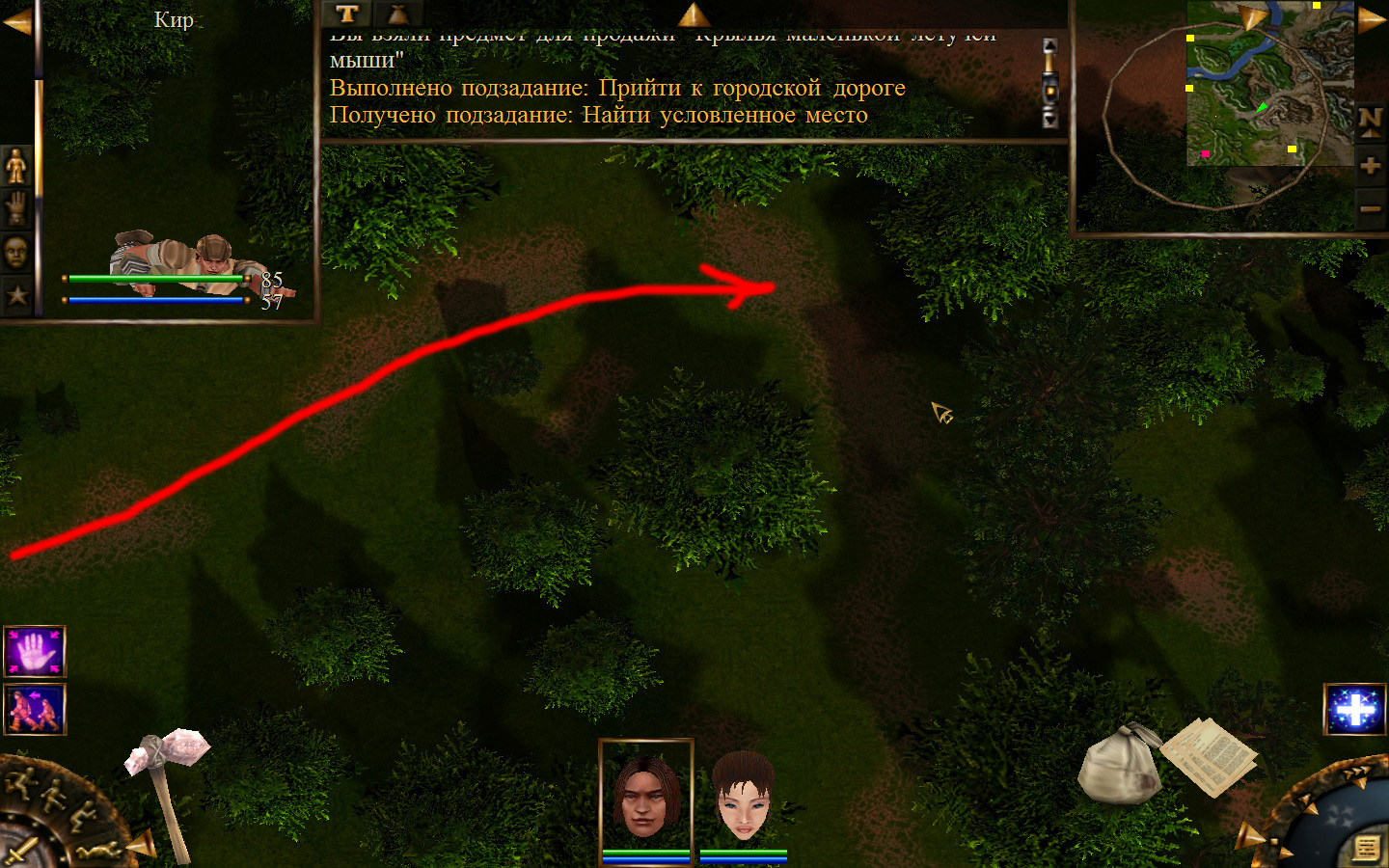The width and height of the screenshot is (1389, 868).
Task: Open the body figure panel icon
Action: click(x=16, y=167)
